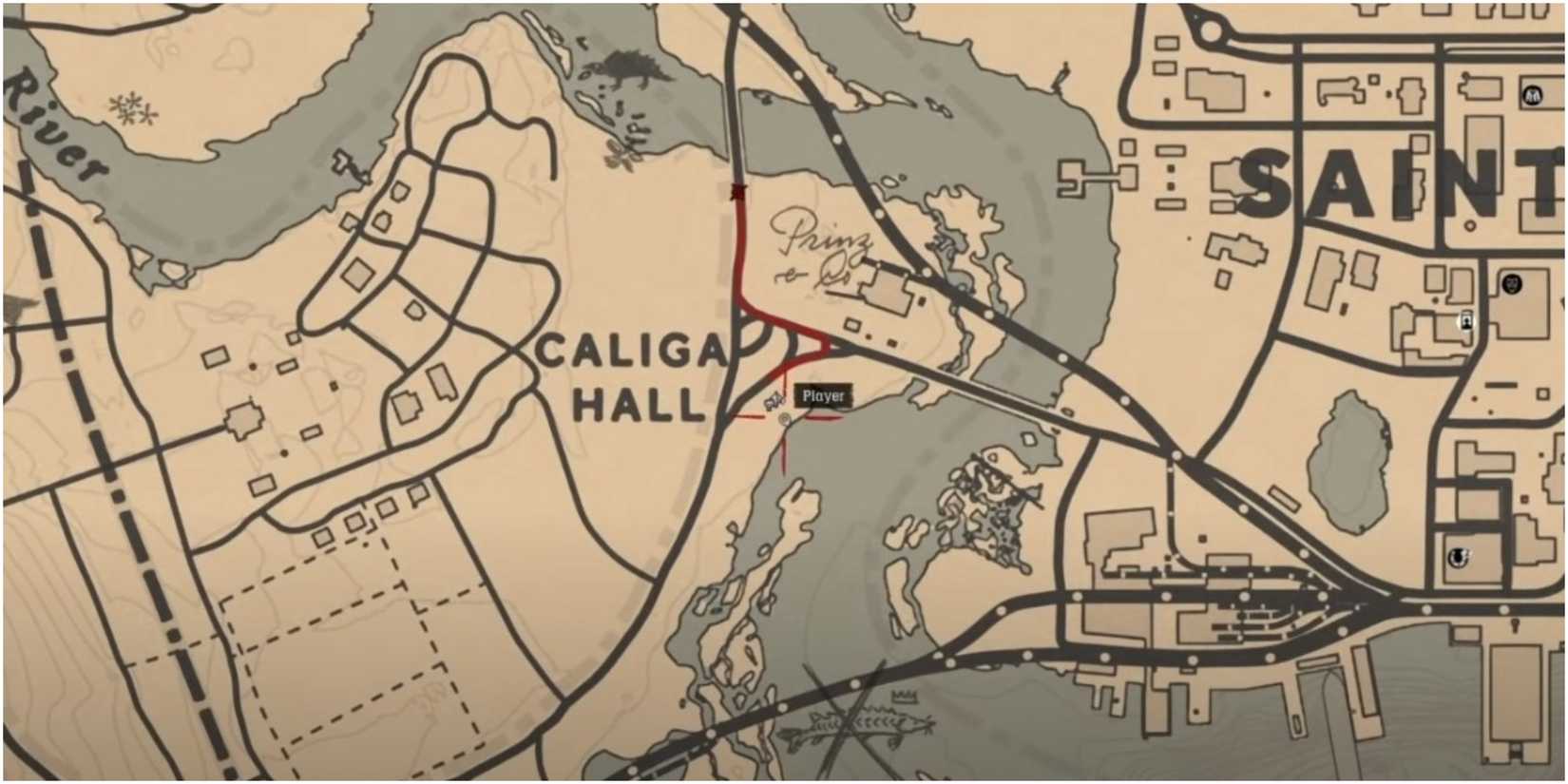Select the circular player position marker
The width and height of the screenshot is (1568, 784).
click(784, 419)
